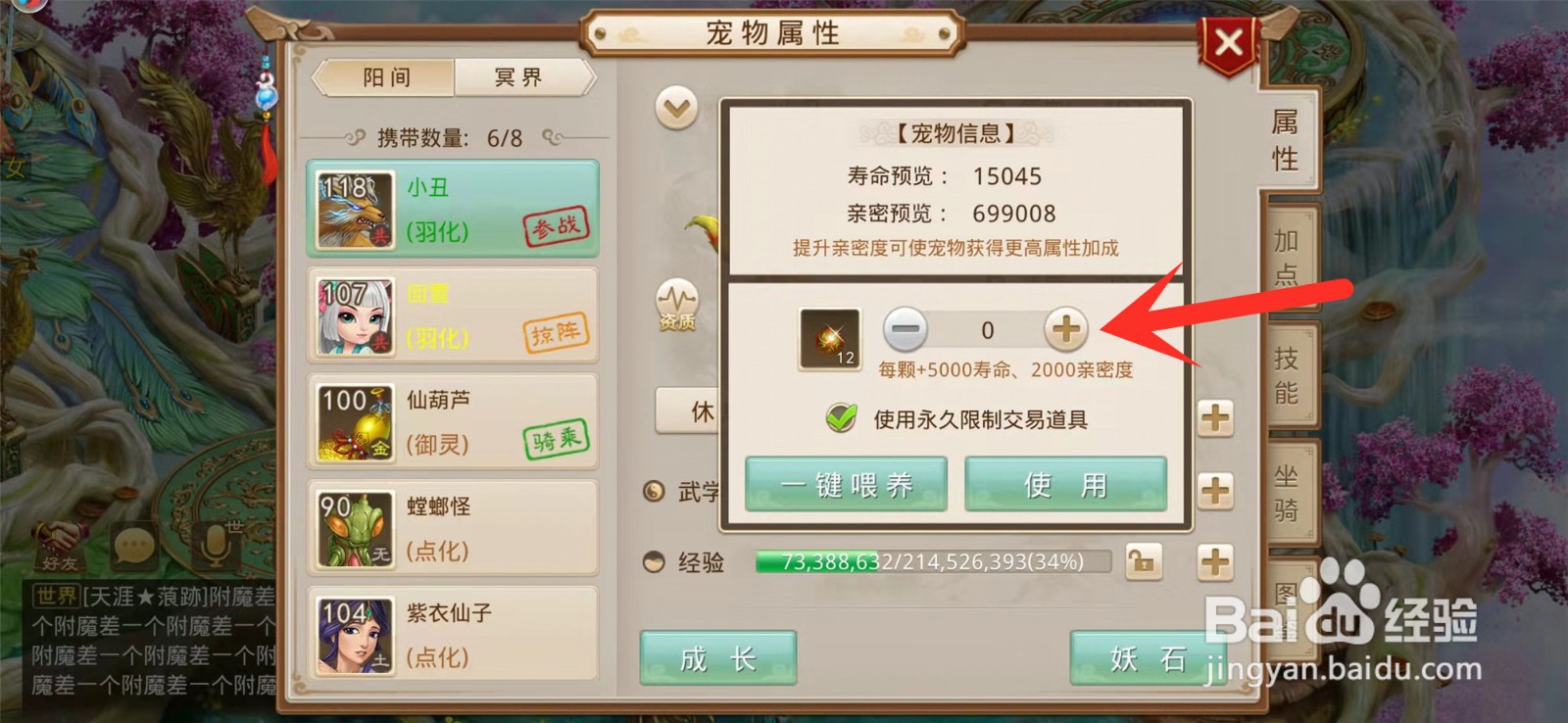Click the red close X on the panel
Viewport: 1568px width, 723px height.
pos(1230,41)
